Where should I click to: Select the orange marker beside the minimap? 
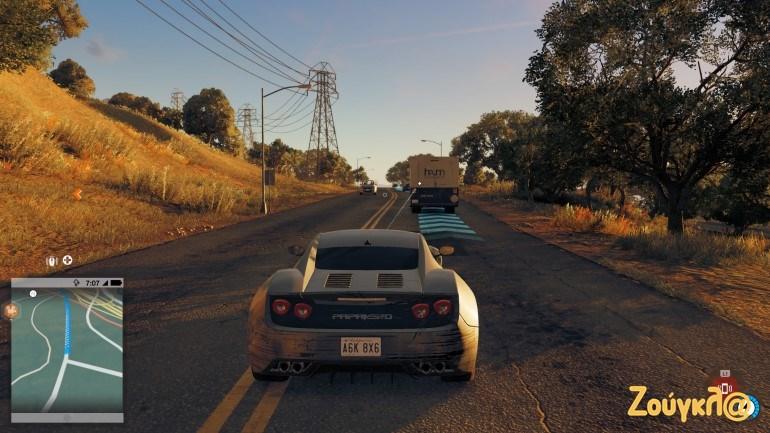pyautogui.click(x=13, y=310)
